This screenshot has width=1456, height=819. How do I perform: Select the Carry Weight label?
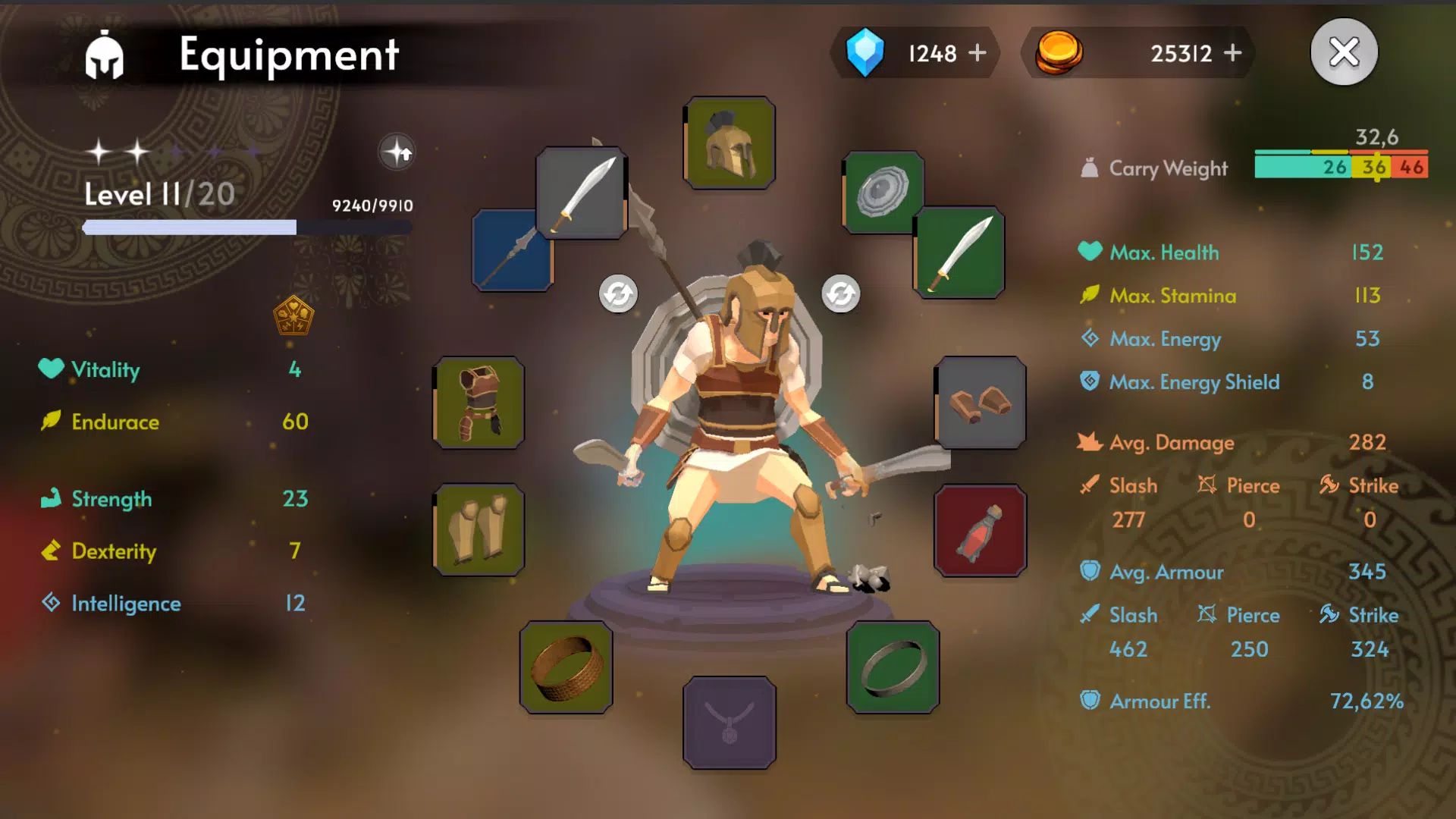click(1167, 168)
